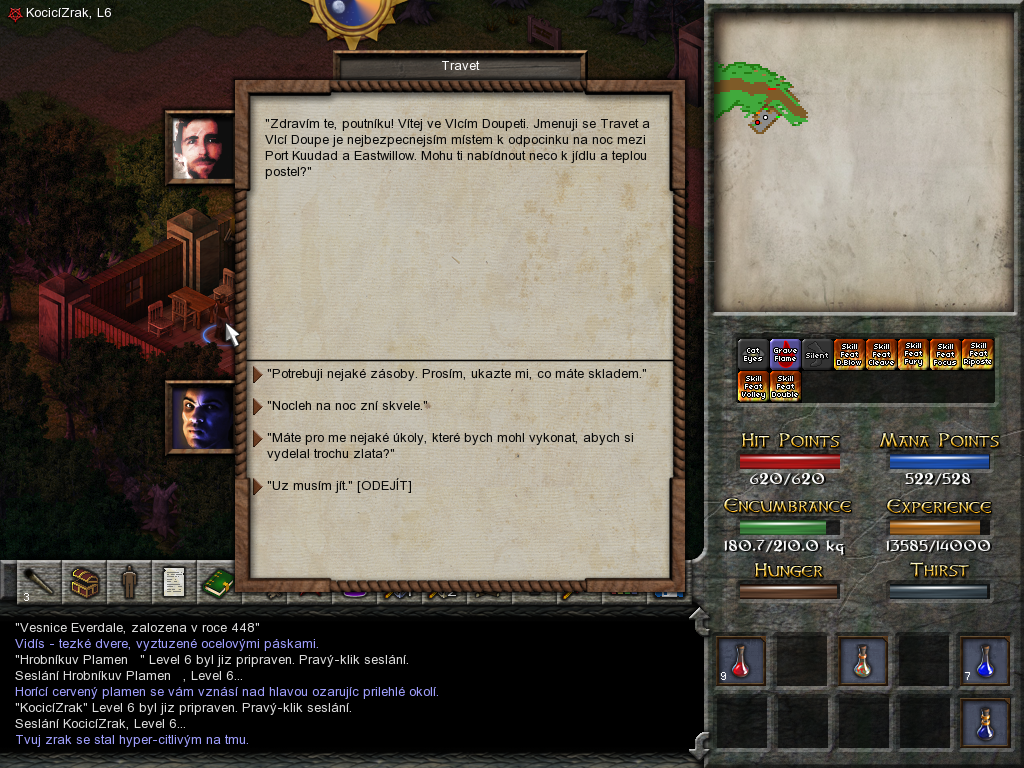This screenshot has width=1024, height=768.
Task: Select the "Uz musím jít" [ODEJÍT] option
Action: [x=339, y=486]
